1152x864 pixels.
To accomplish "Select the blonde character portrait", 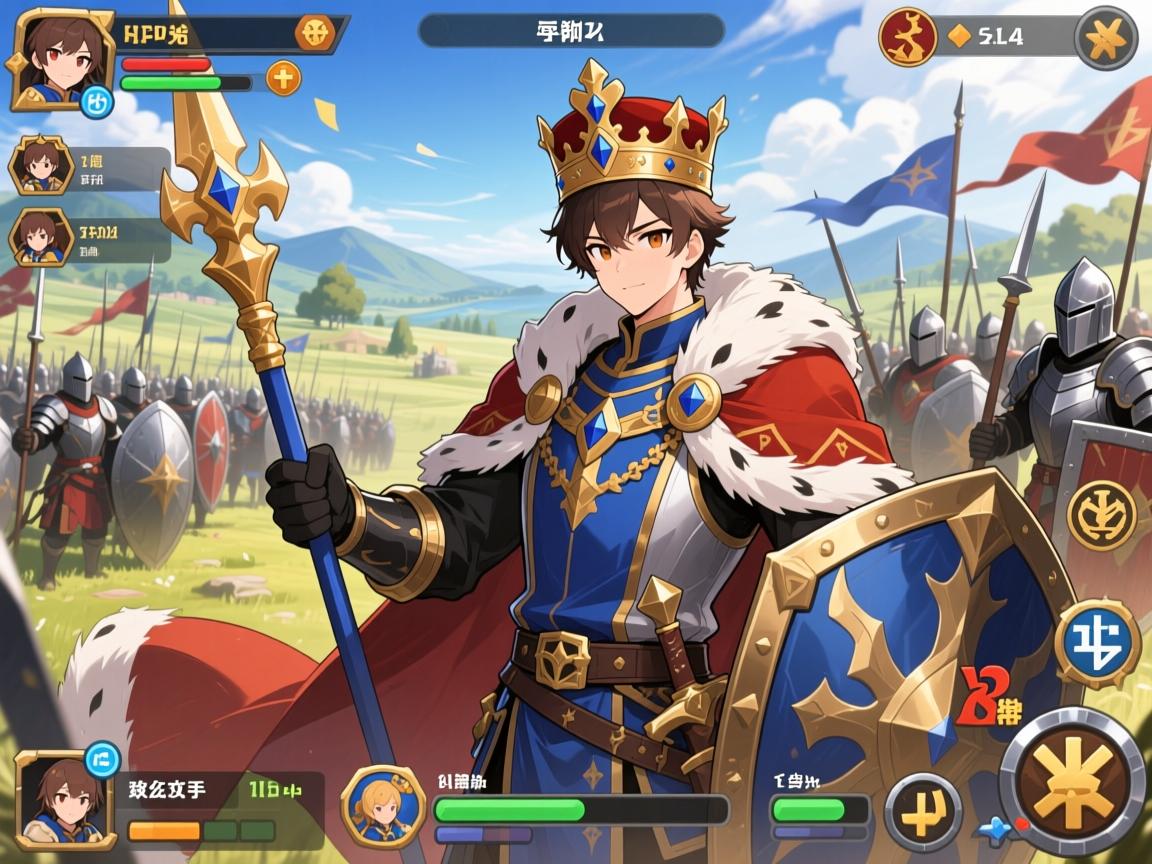I will pos(382,806).
